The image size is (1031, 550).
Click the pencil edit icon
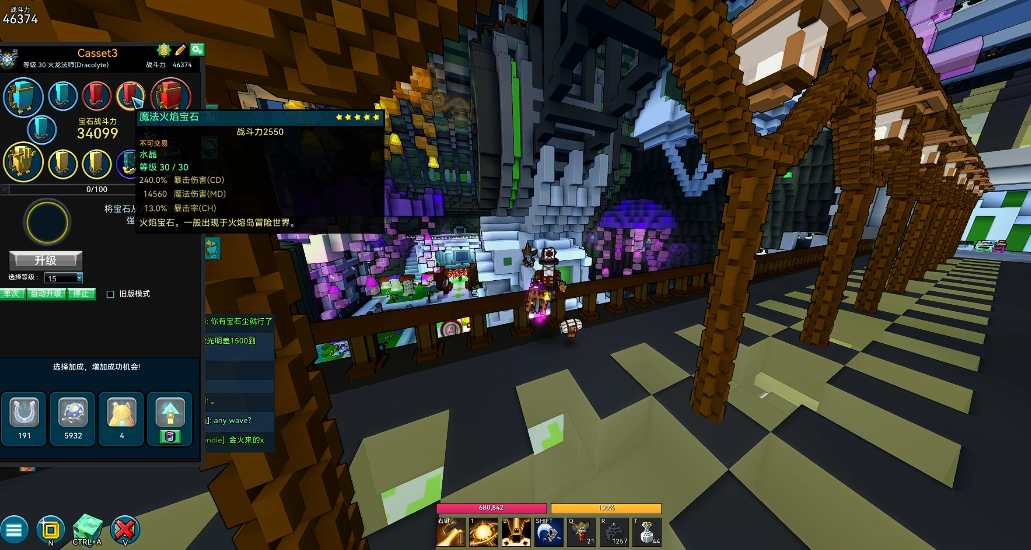tap(180, 49)
